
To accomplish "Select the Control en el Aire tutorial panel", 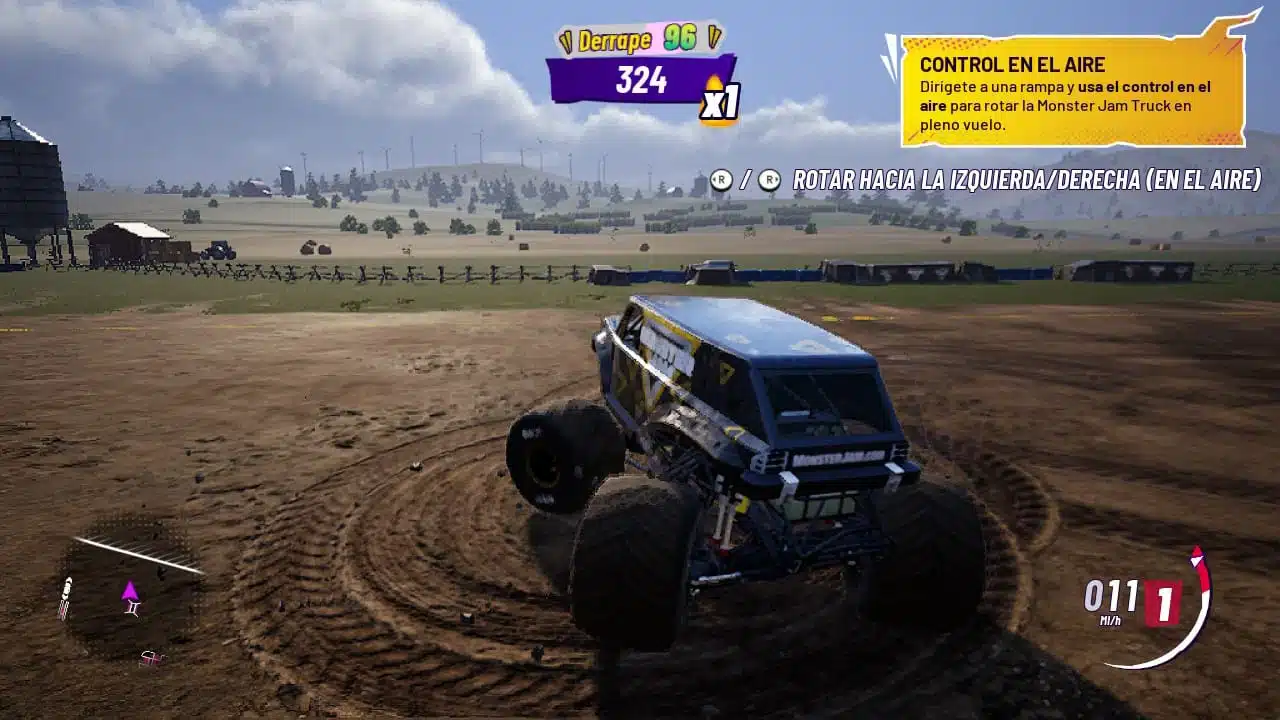I will tap(1071, 92).
